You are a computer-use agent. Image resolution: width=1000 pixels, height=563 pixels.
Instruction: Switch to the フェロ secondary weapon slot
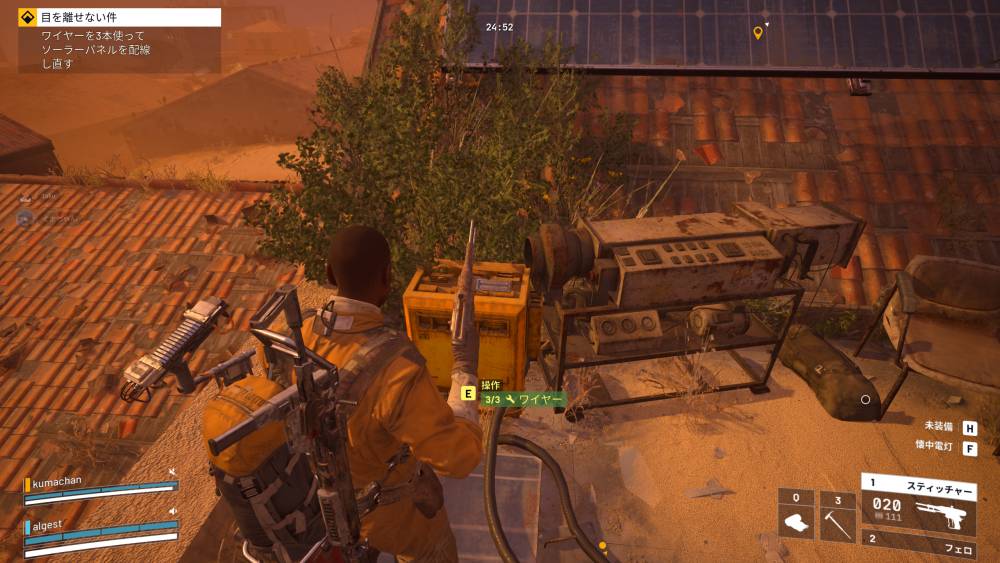pos(917,548)
